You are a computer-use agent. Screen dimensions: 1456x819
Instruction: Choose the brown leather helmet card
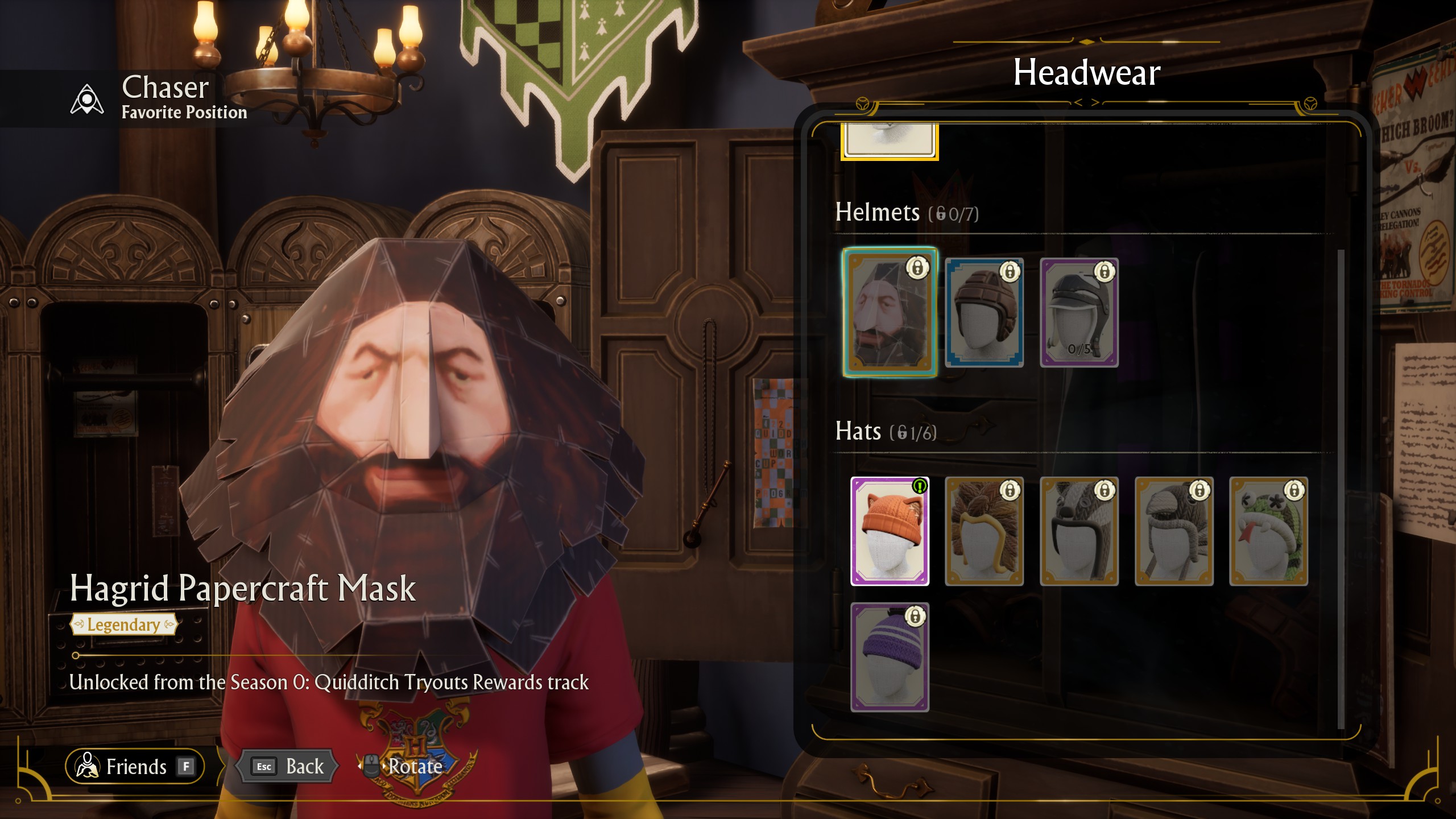pos(984,312)
